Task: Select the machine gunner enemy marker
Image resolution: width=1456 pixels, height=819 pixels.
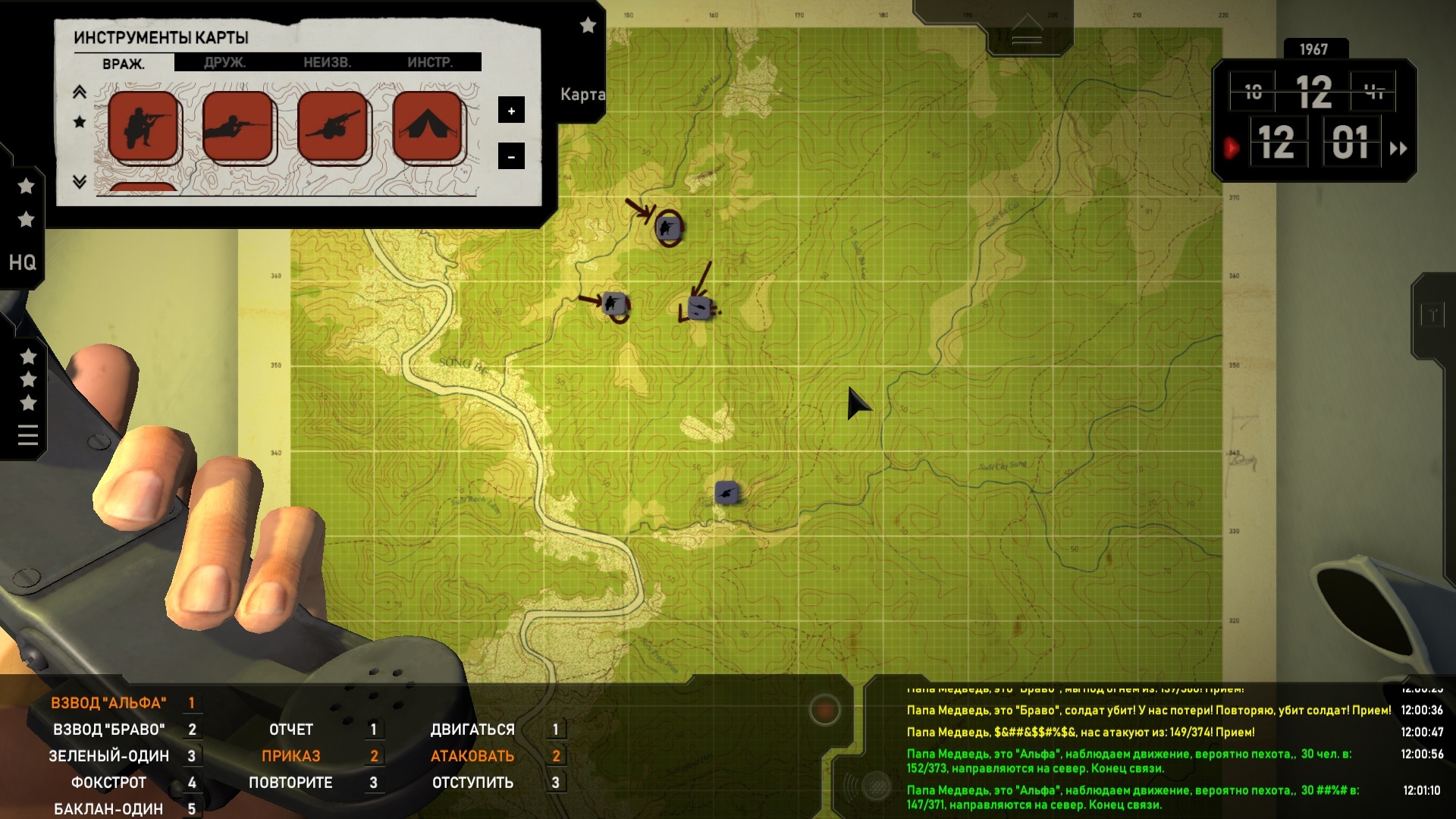Action: (333, 126)
